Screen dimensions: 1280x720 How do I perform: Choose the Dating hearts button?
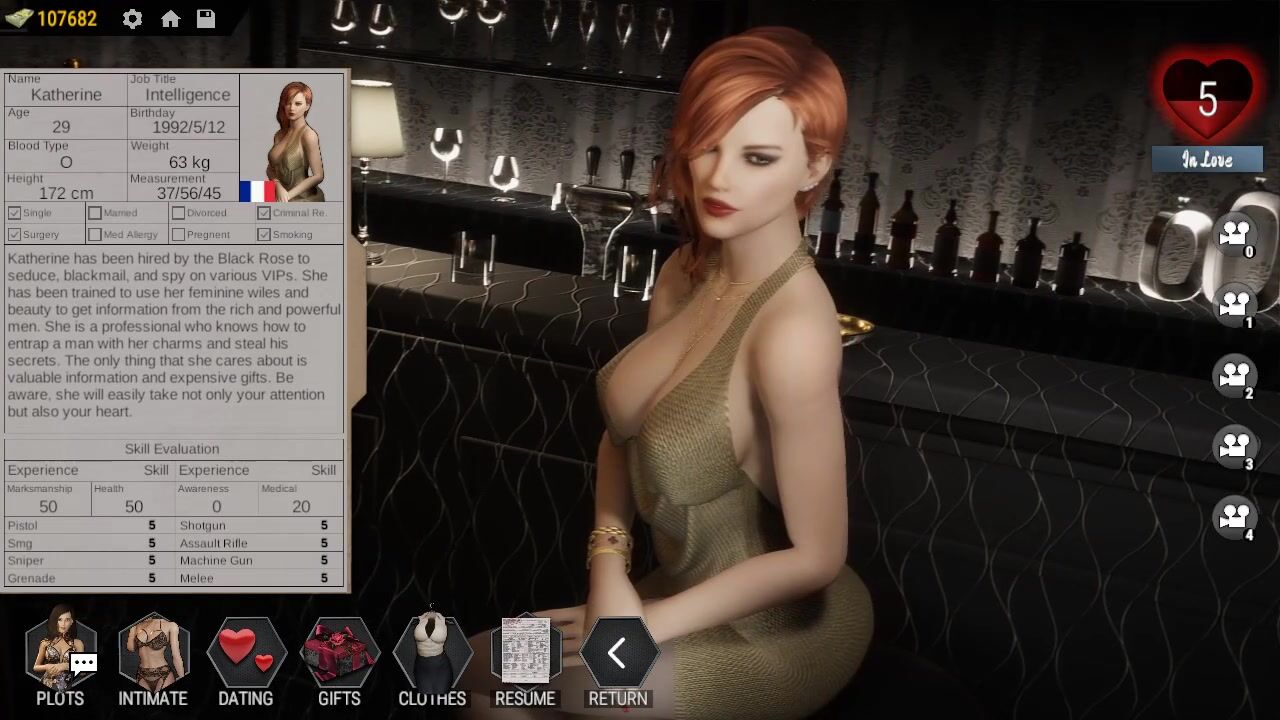click(246, 656)
